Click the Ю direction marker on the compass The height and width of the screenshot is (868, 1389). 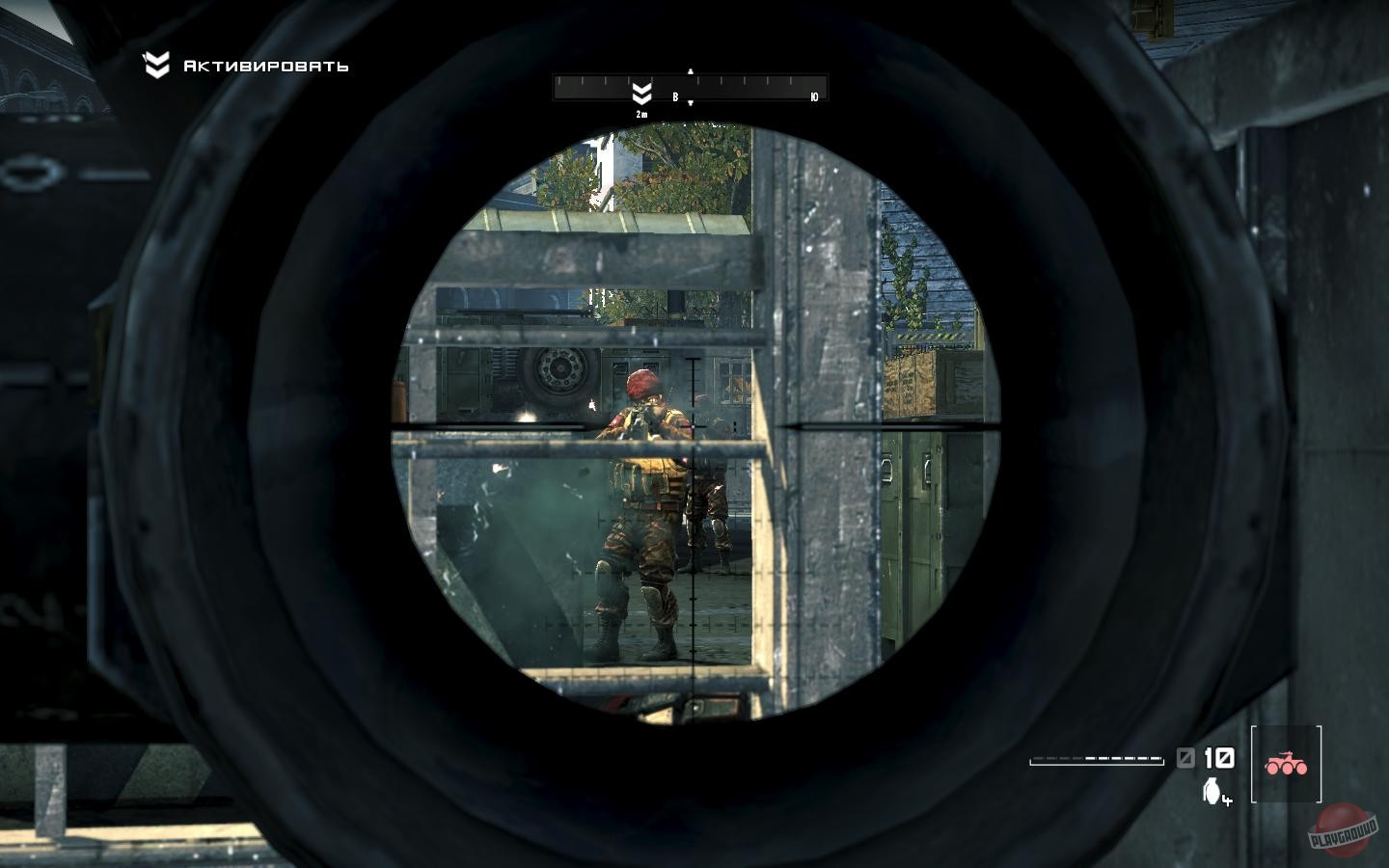[815, 95]
